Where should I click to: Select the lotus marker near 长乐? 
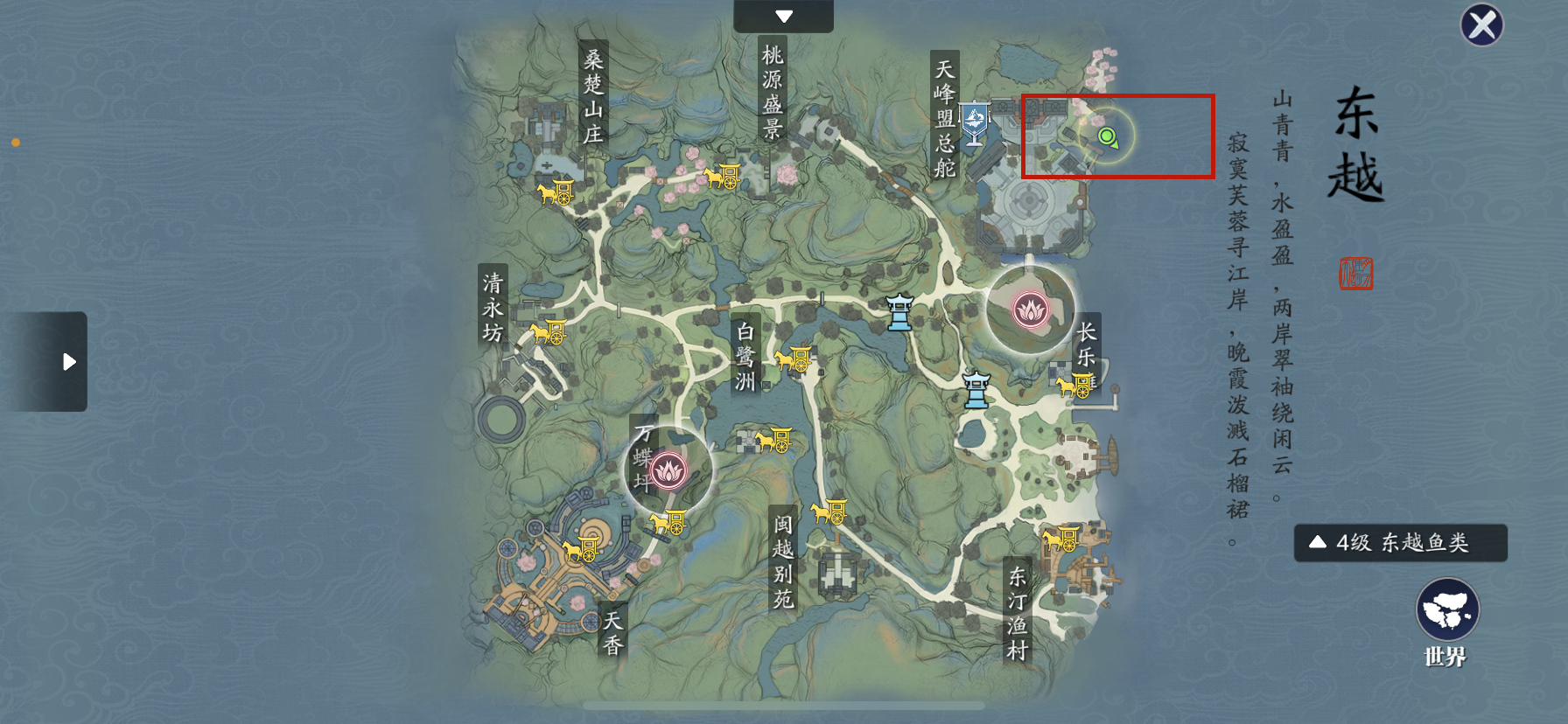pyautogui.click(x=1031, y=310)
